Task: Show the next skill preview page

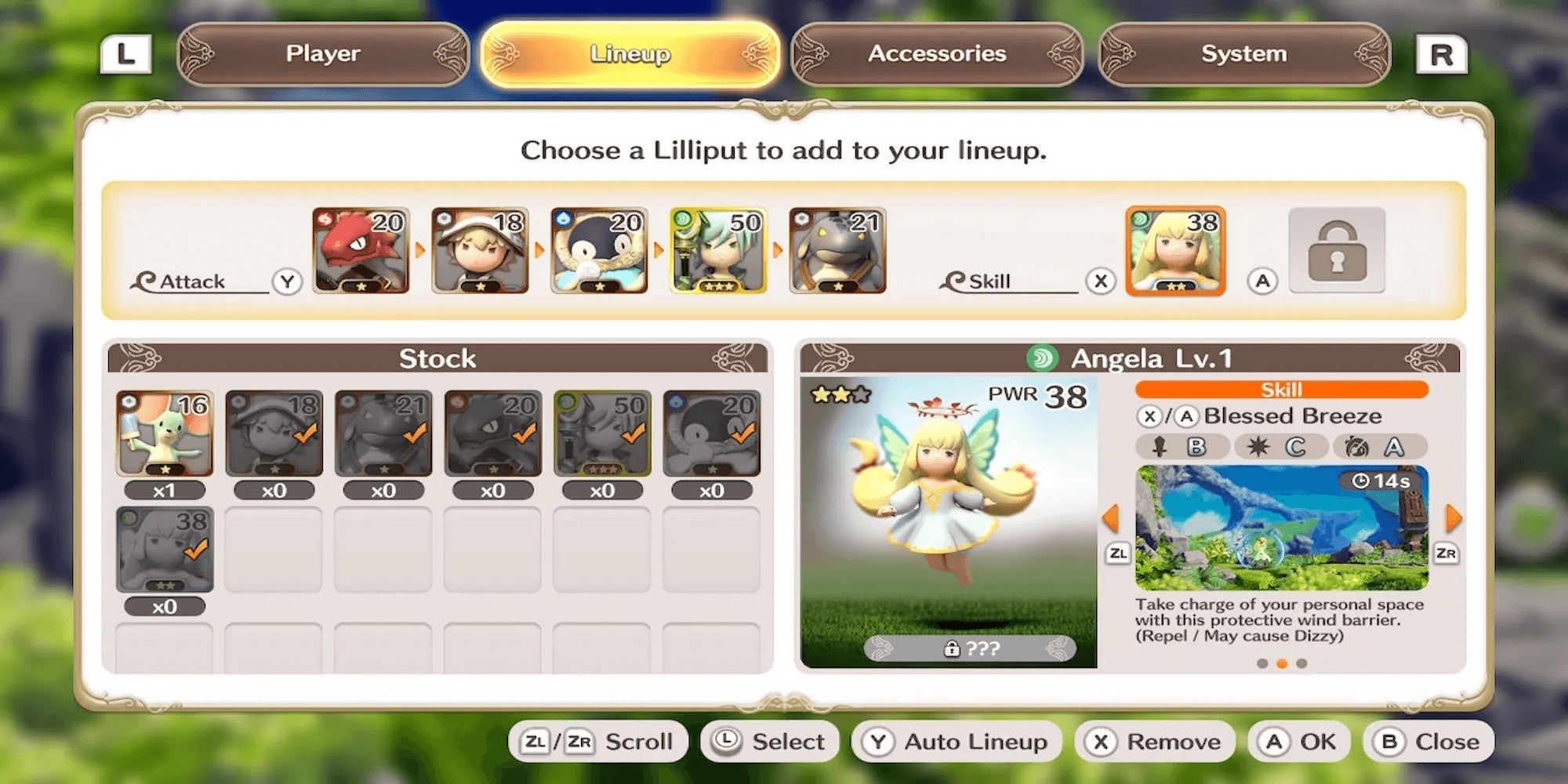Action: click(x=1453, y=518)
